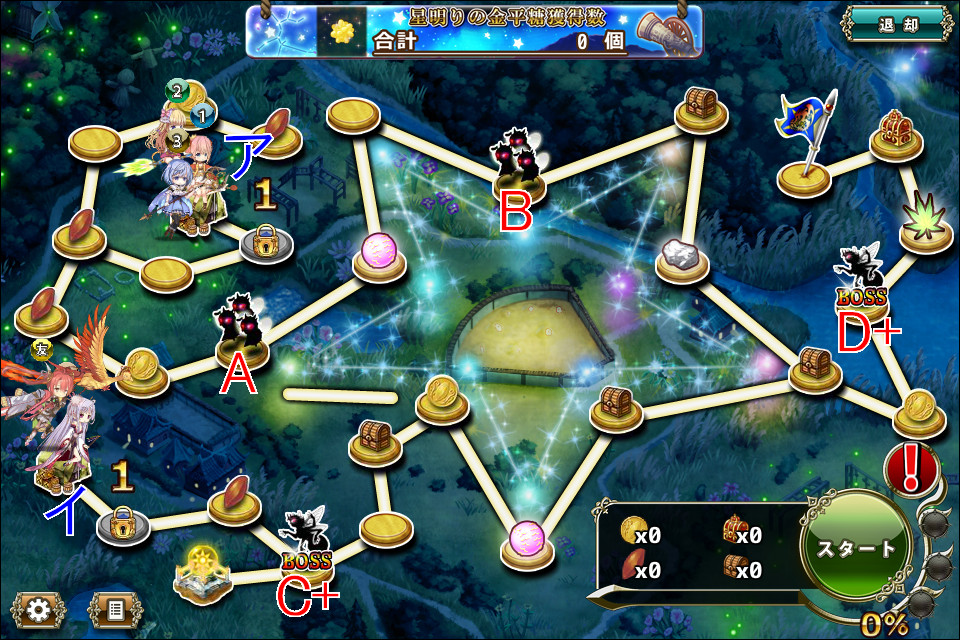This screenshot has height=640, width=960.
Task: Start the stage with the green スタート button
Action: (x=856, y=549)
